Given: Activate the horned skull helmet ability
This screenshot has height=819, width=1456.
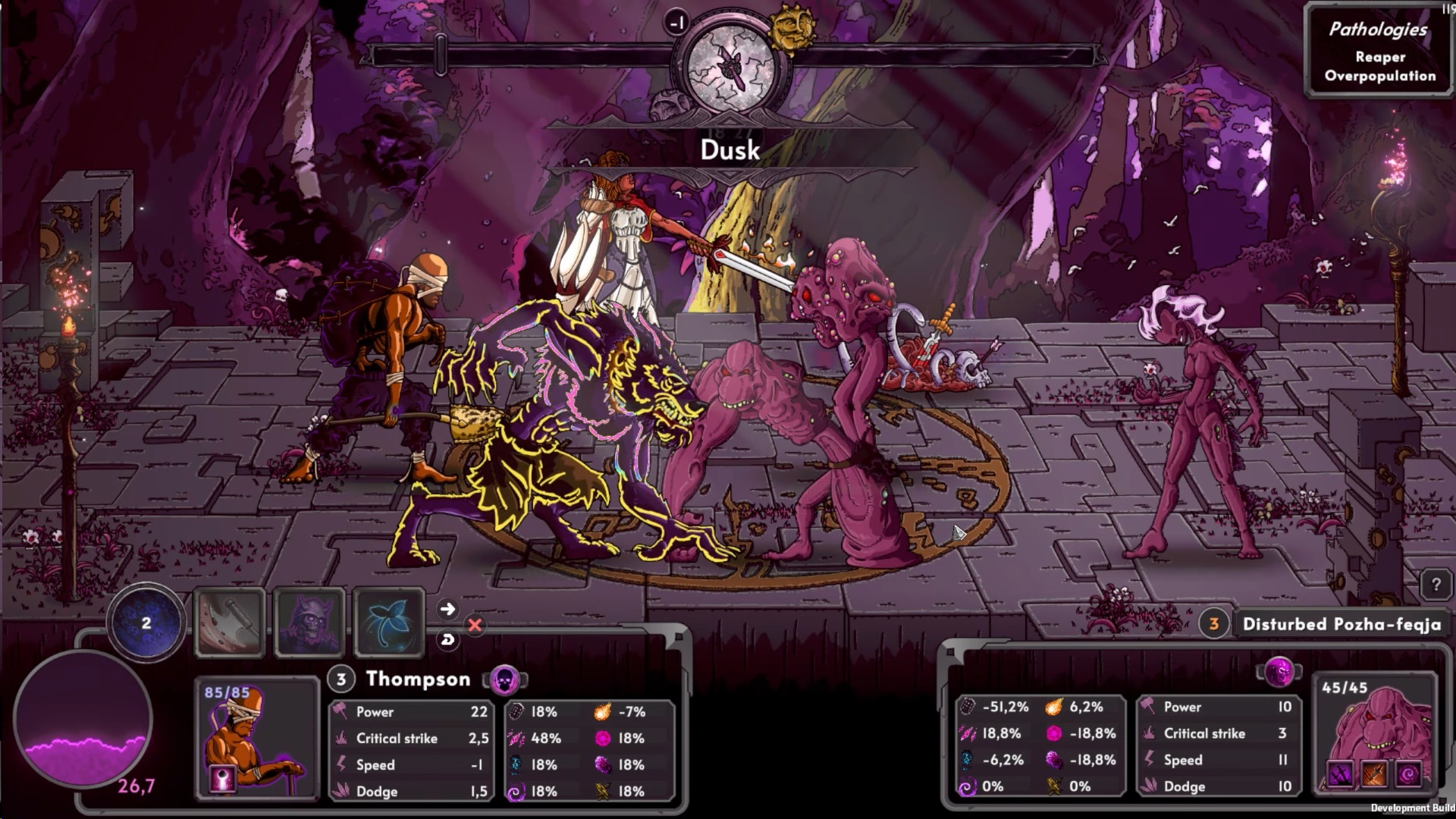Looking at the screenshot, I should click(x=309, y=623).
